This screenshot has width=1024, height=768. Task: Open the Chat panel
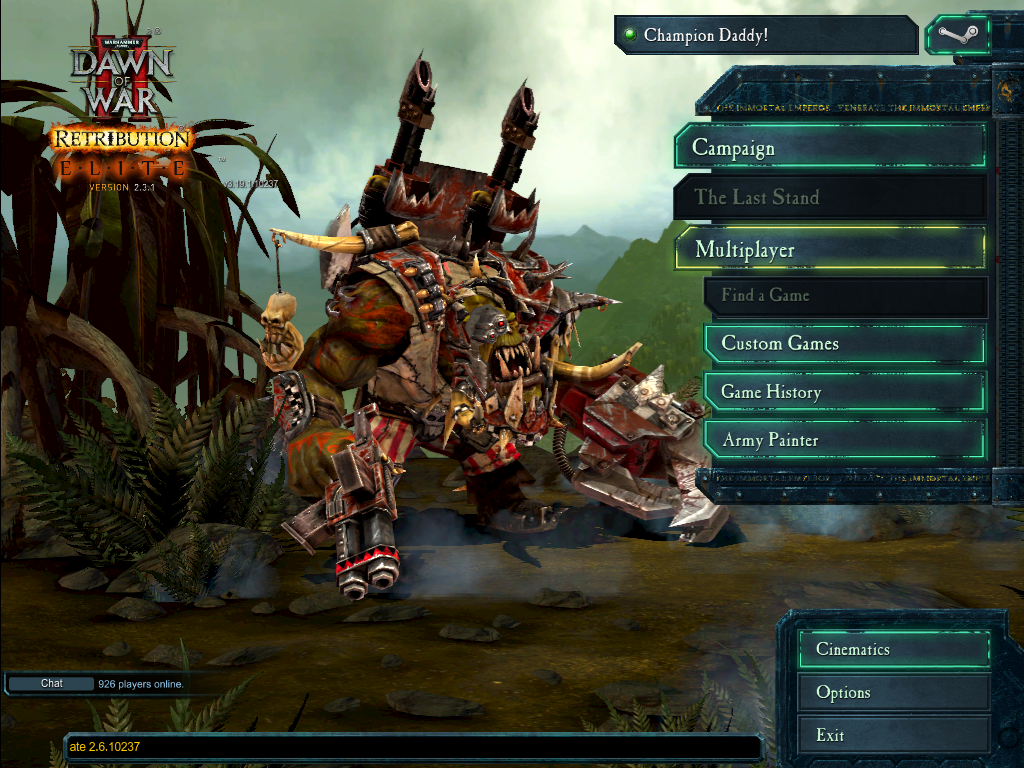coord(51,684)
